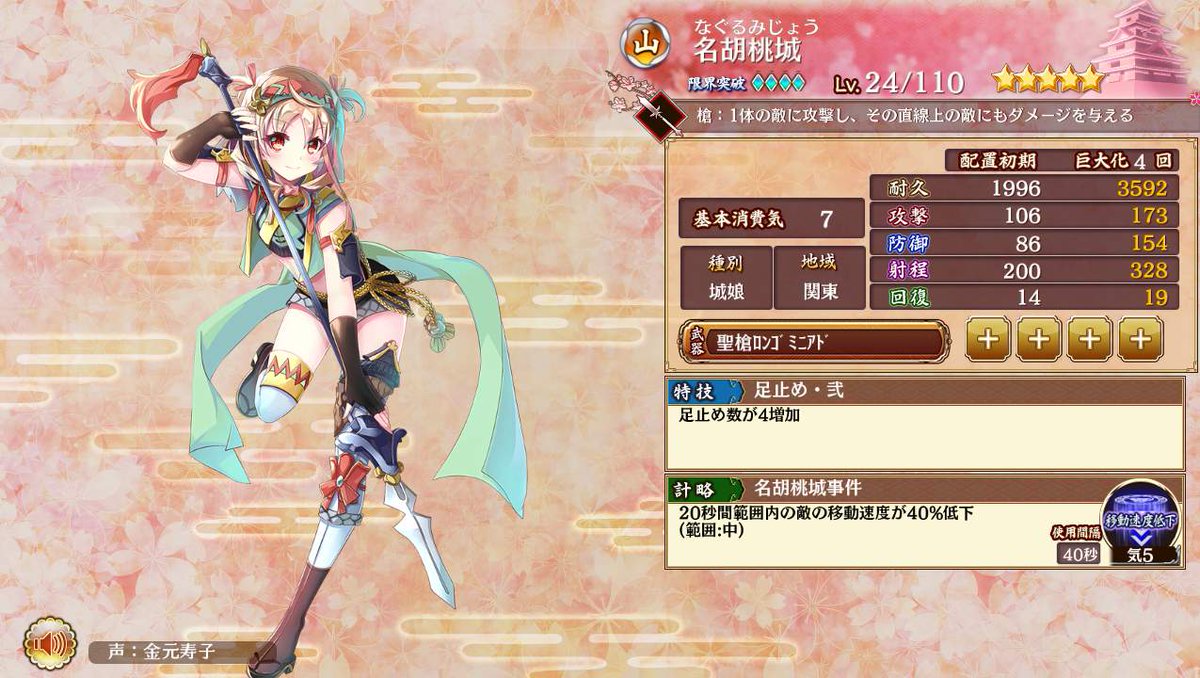This screenshot has width=1200, height=678.
Task: Click the mountain attribute badge
Action: 645,42
